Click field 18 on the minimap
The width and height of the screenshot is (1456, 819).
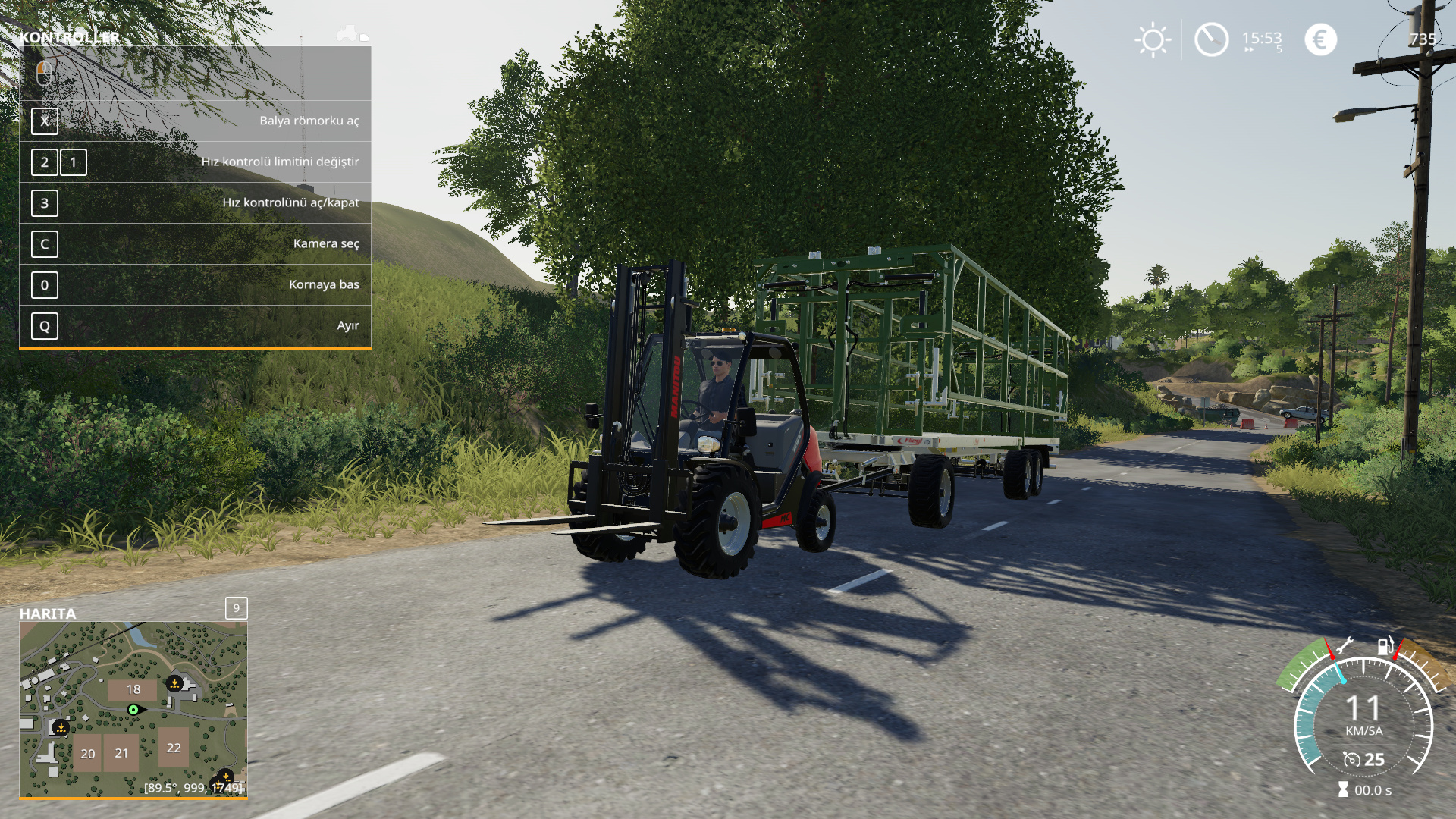pyautogui.click(x=133, y=689)
